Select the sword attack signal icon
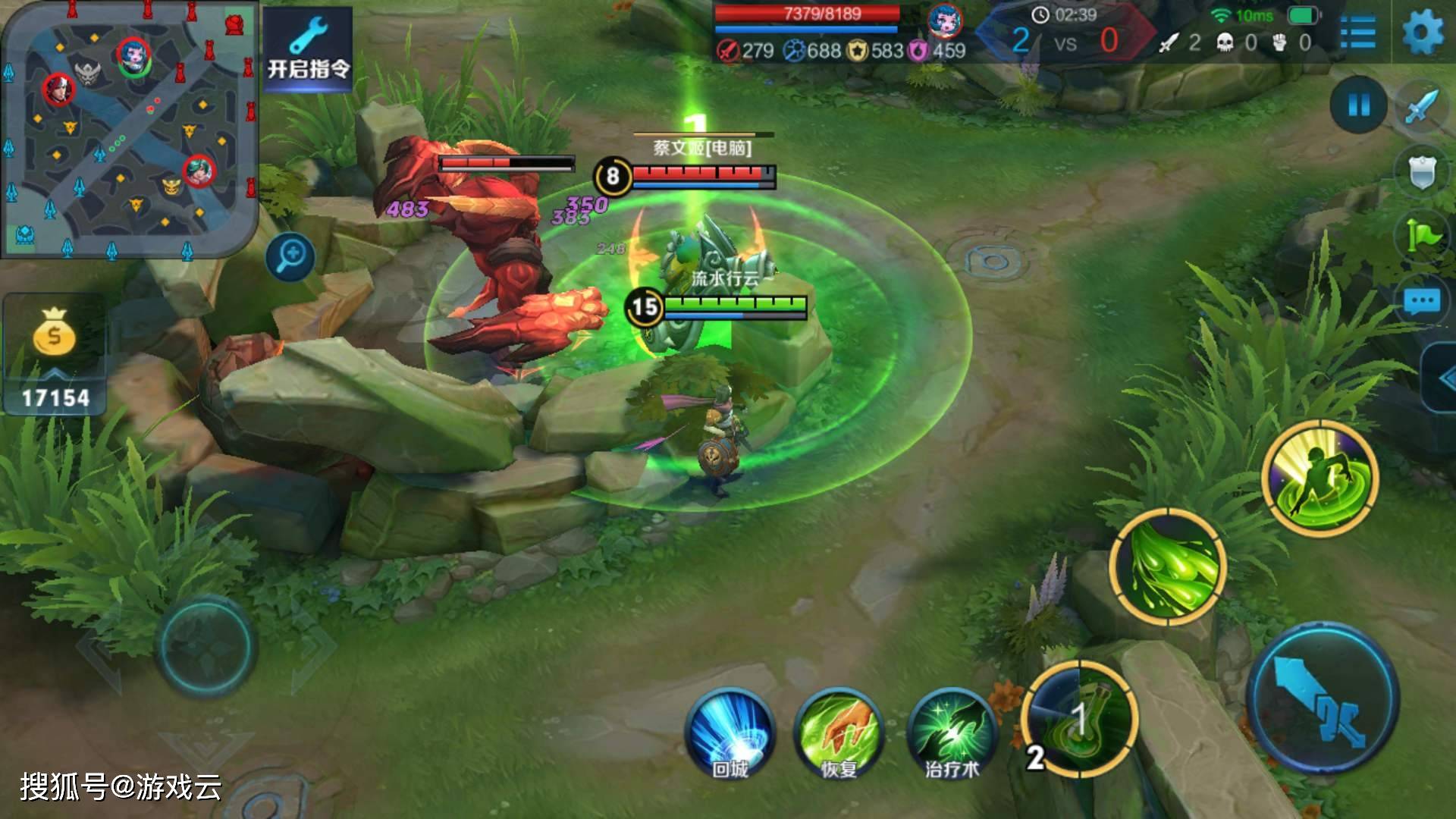The width and height of the screenshot is (1456, 819). tap(1421, 106)
